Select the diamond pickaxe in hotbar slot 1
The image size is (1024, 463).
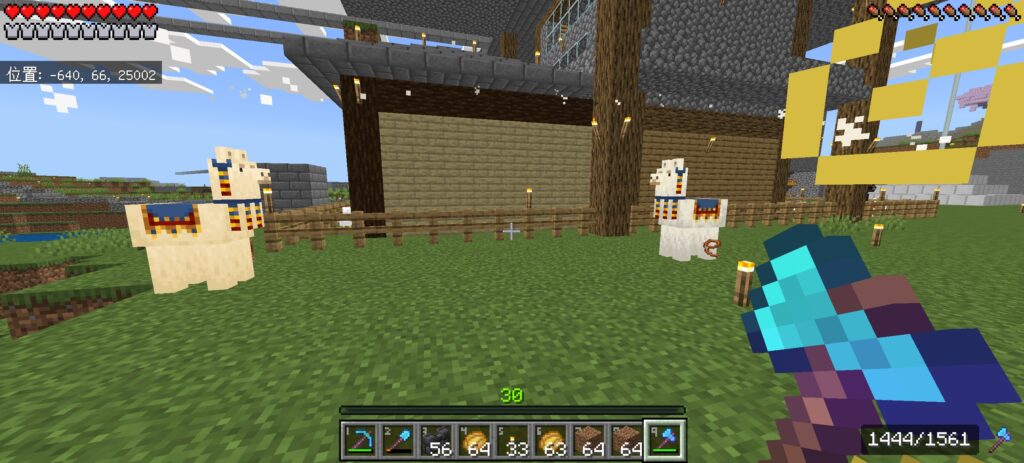[x=360, y=440]
